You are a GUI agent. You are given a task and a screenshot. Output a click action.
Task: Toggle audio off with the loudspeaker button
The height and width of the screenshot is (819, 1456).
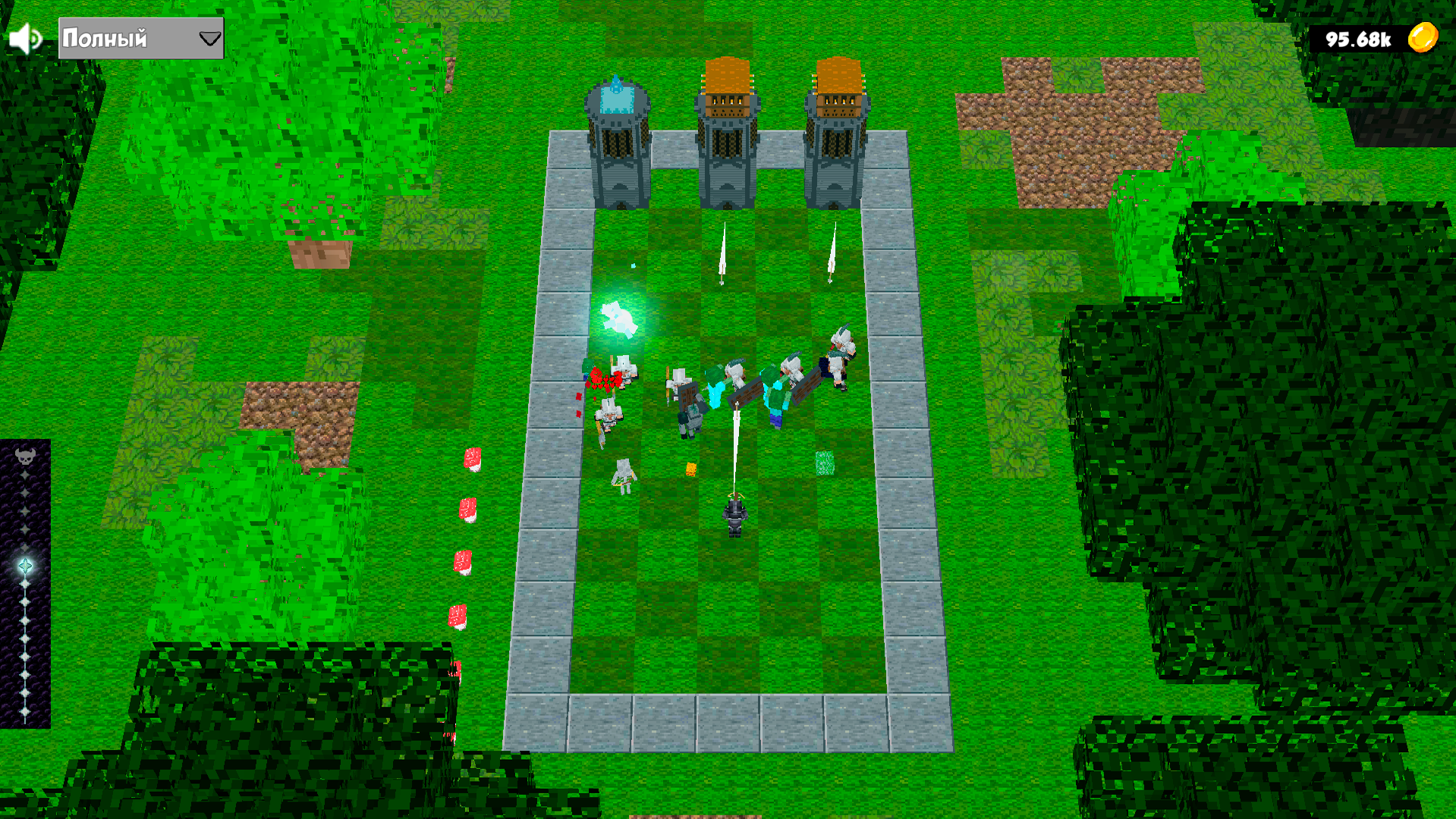pyautogui.click(x=24, y=37)
